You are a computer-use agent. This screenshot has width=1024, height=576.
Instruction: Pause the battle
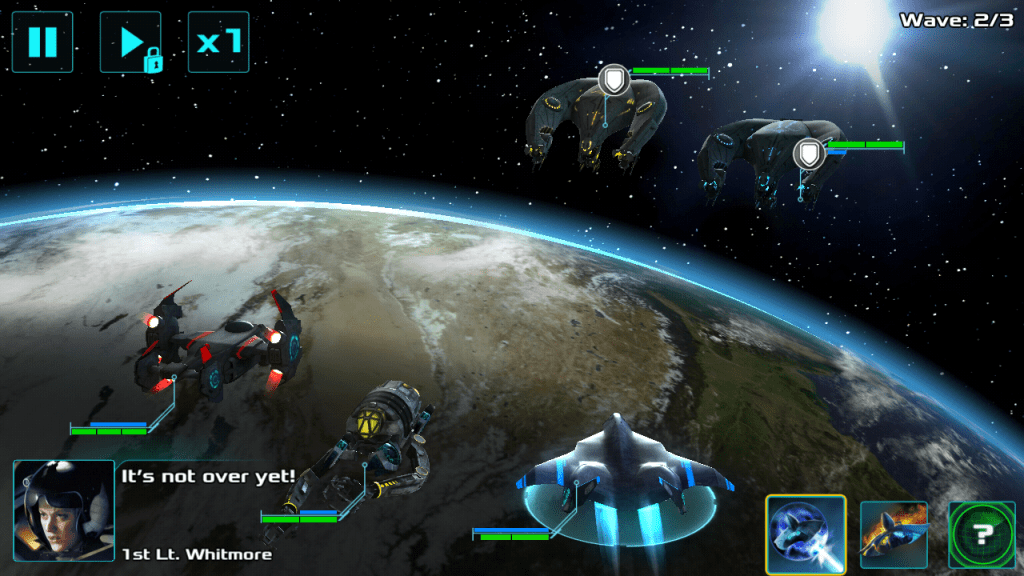click(42, 42)
